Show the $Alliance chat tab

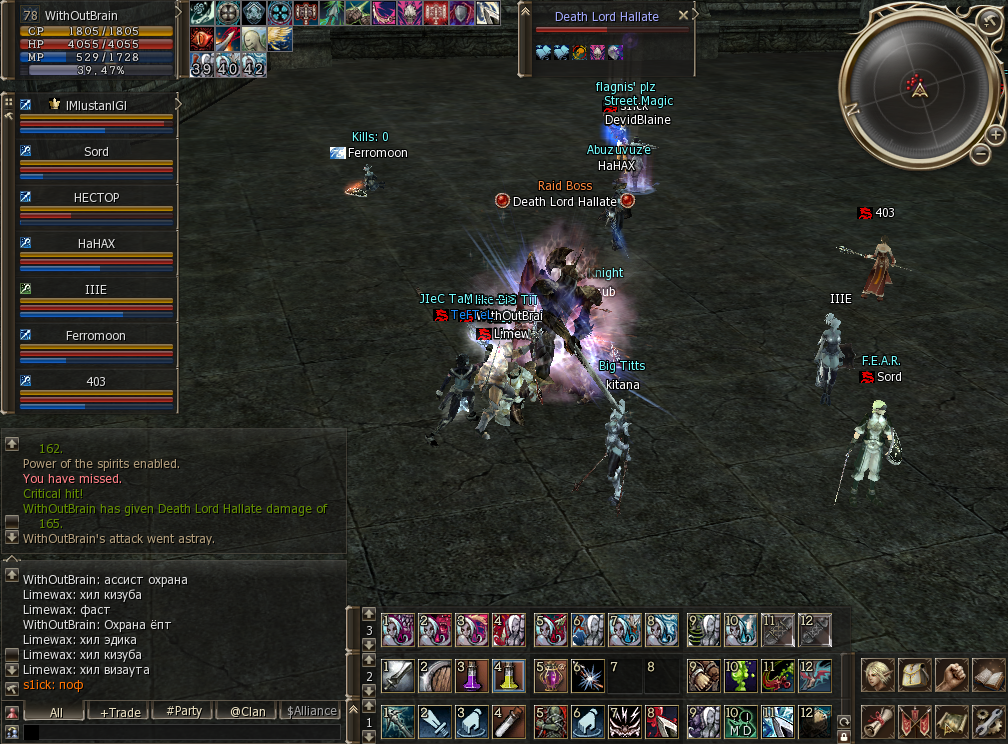311,712
